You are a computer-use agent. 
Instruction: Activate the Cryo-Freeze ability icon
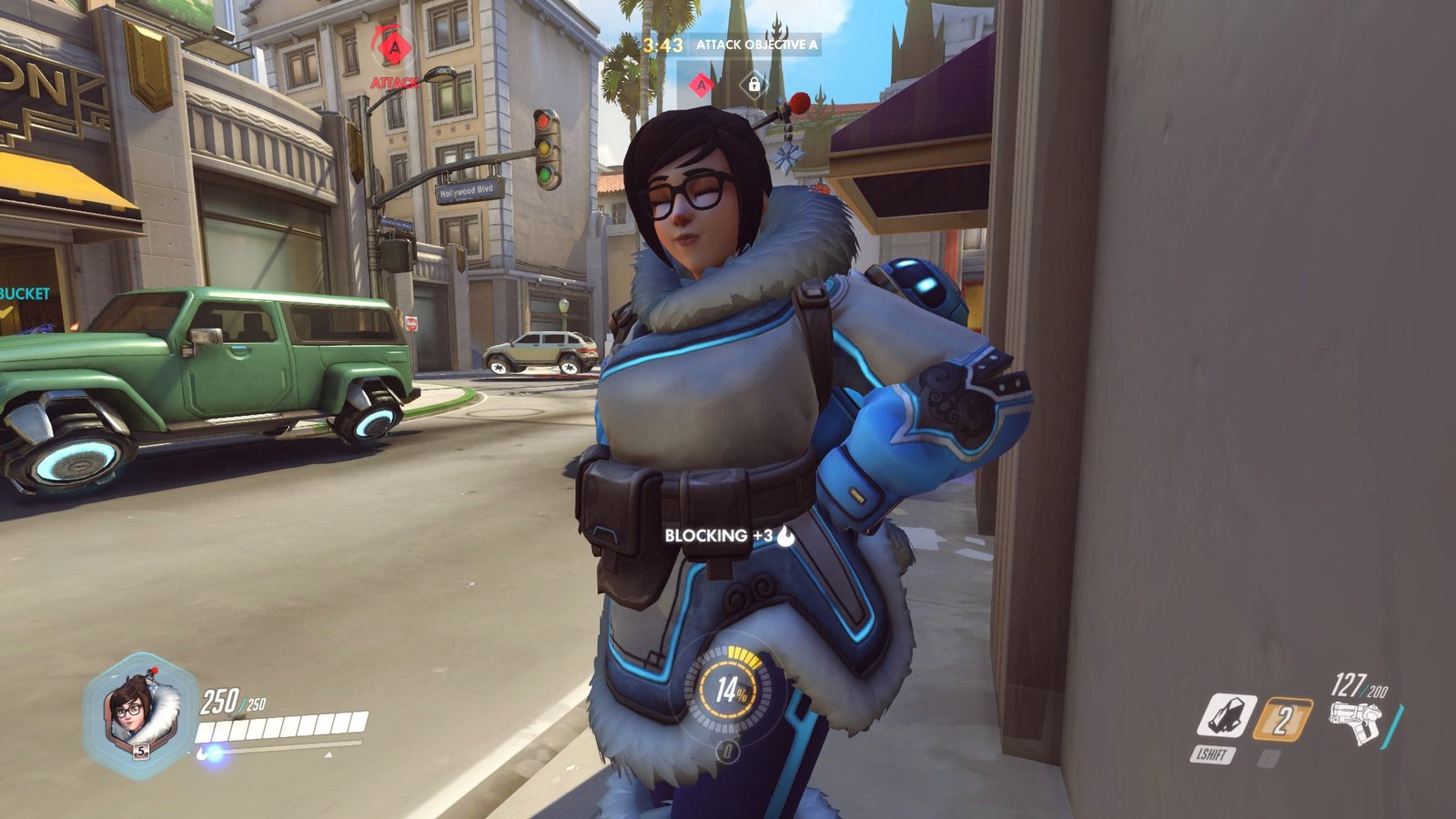1227,716
